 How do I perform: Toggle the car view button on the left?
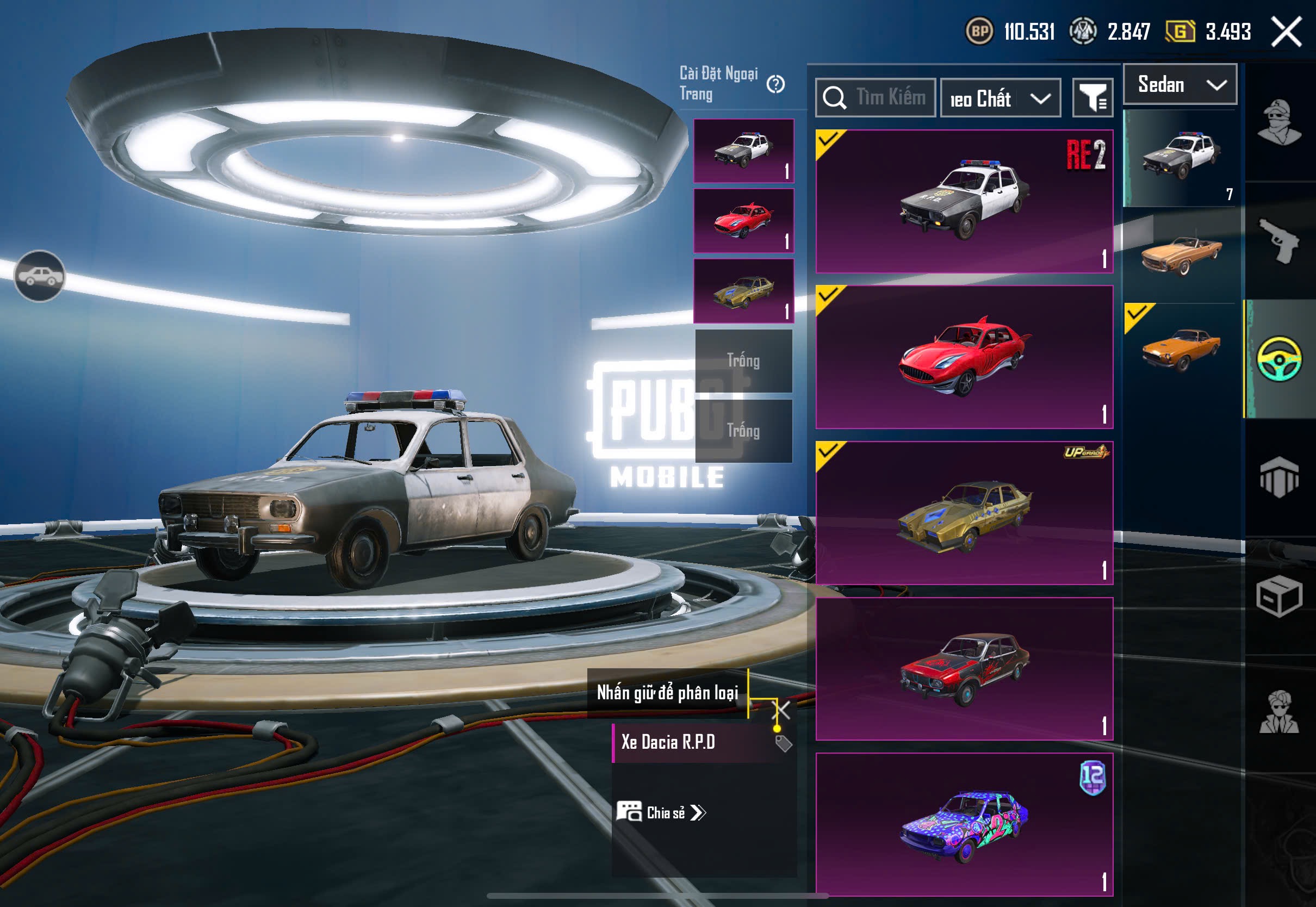coord(39,276)
